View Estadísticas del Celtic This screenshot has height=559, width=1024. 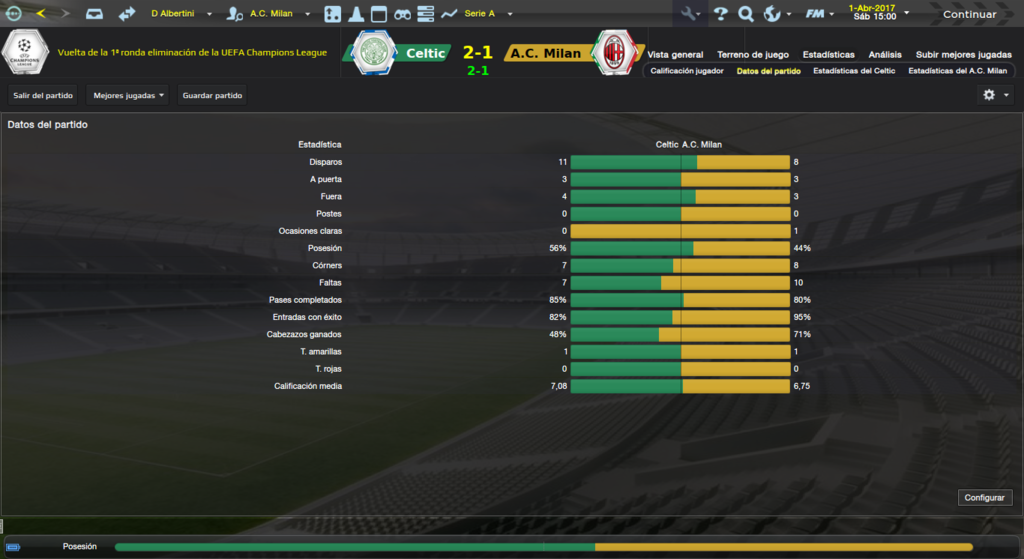[854, 71]
